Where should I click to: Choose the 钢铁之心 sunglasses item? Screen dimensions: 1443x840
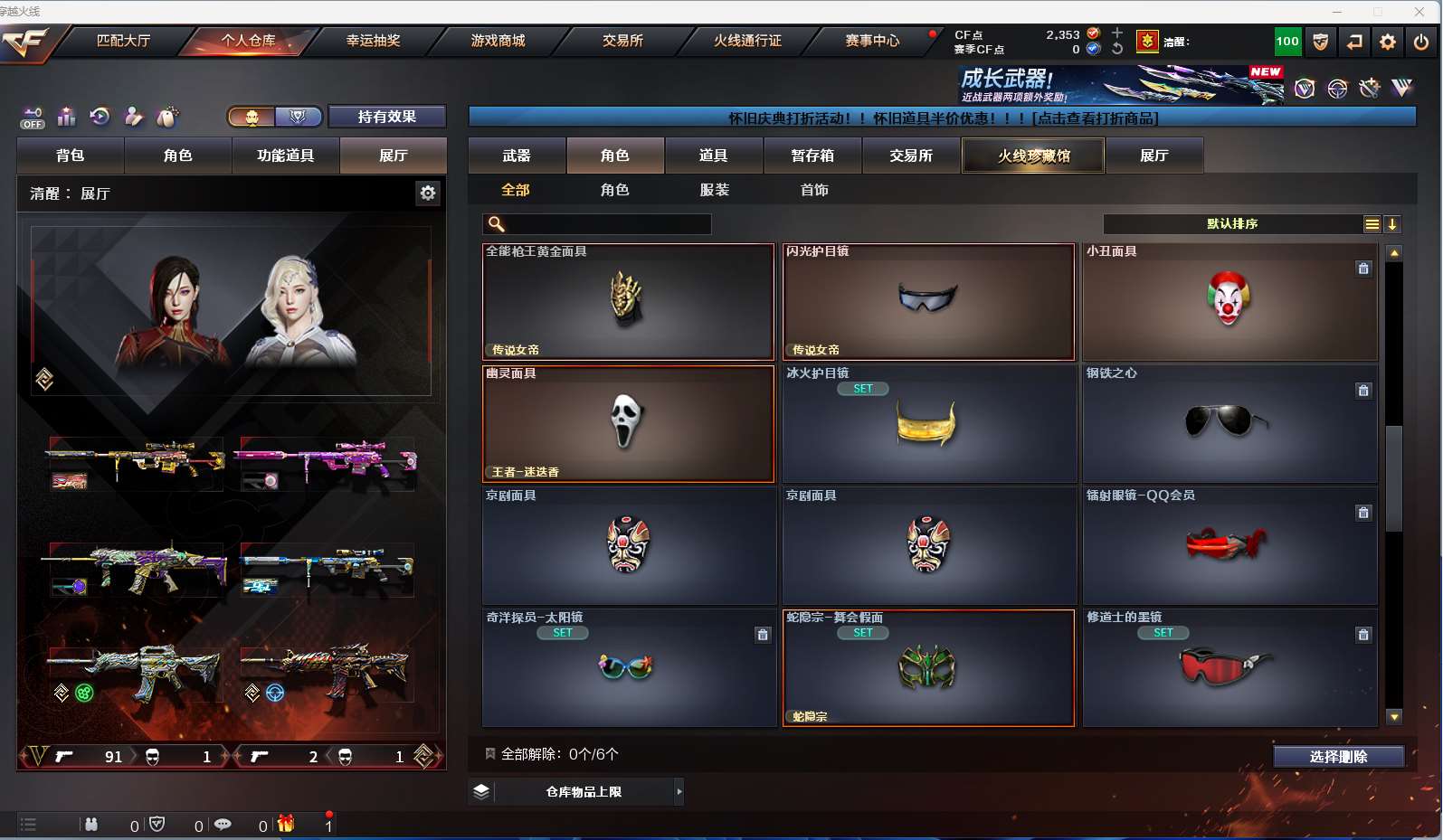click(1229, 424)
